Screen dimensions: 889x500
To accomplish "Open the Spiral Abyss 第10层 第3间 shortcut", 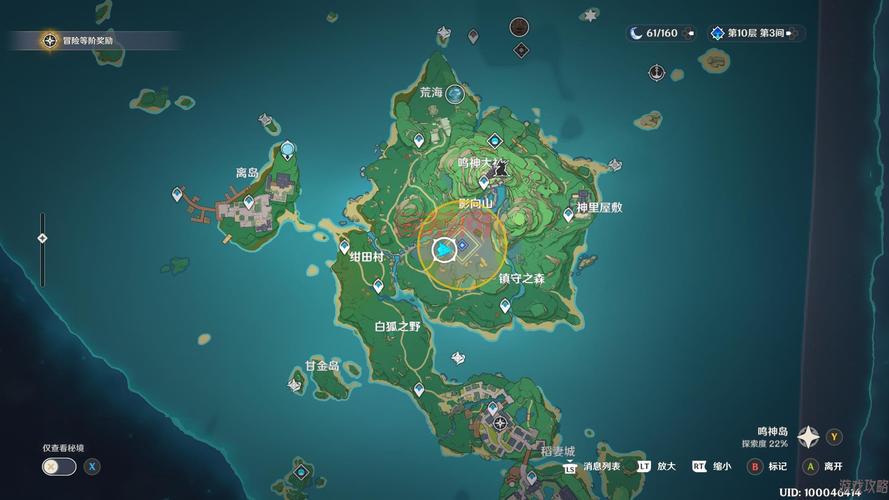I will click(755, 33).
